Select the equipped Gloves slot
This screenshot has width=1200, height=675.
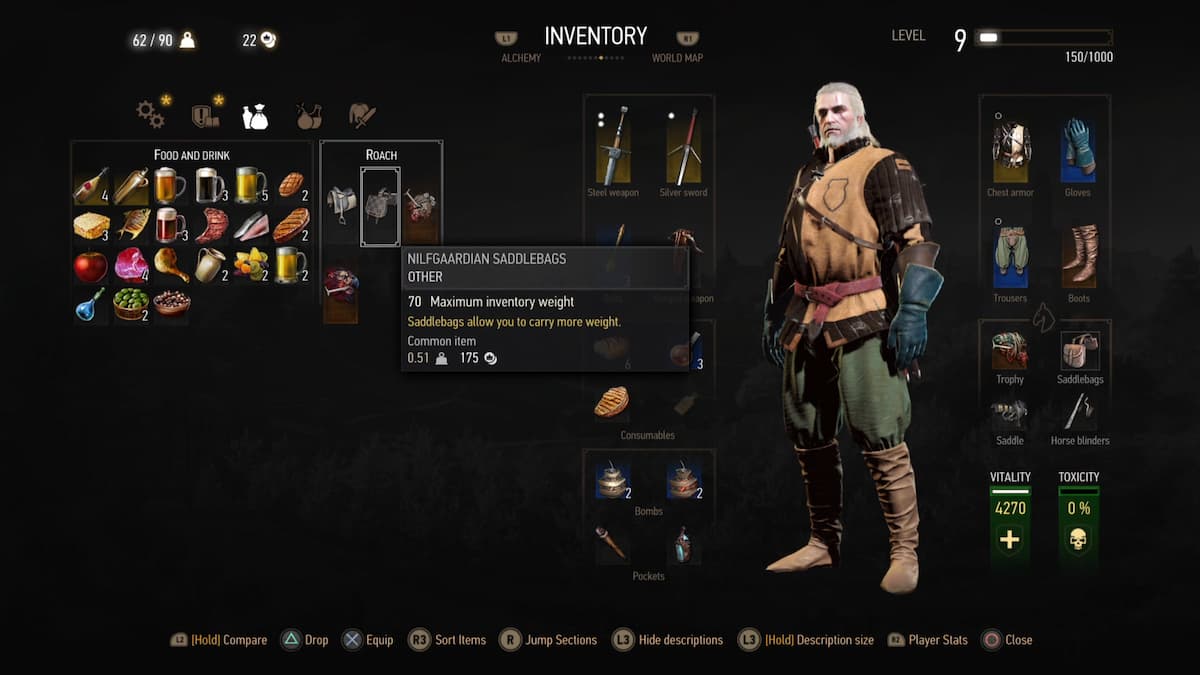(1079, 150)
